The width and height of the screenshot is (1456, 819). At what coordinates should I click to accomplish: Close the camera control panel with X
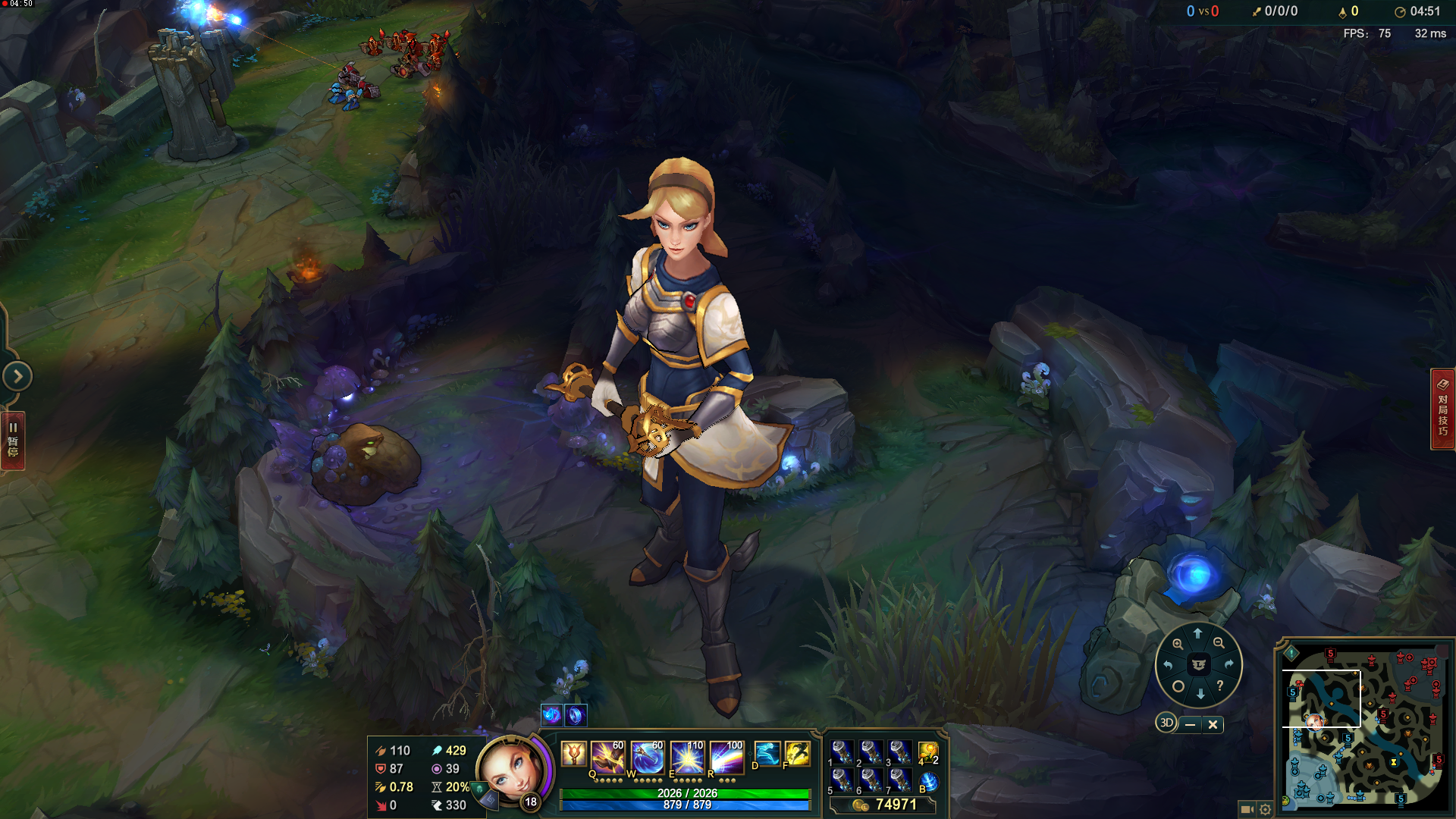[1213, 724]
